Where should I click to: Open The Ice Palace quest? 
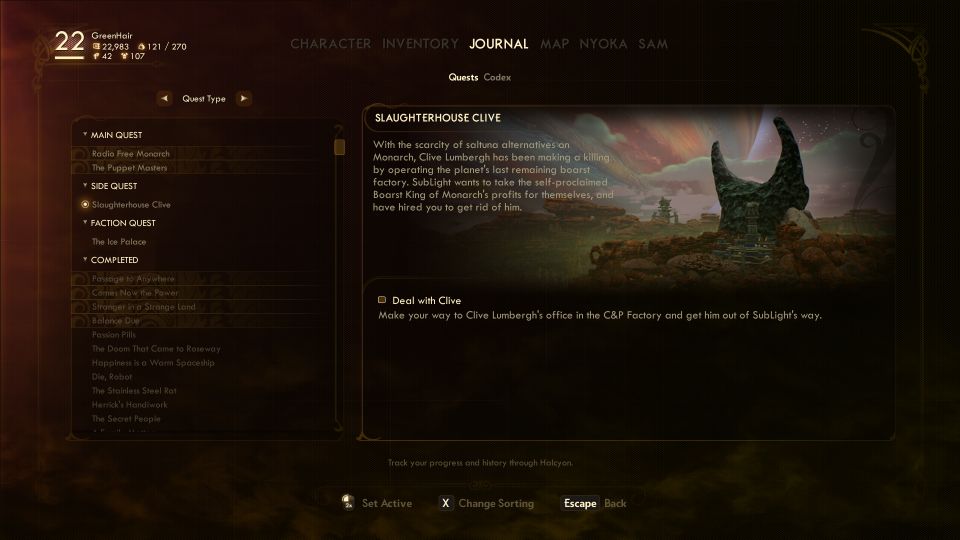coord(120,242)
